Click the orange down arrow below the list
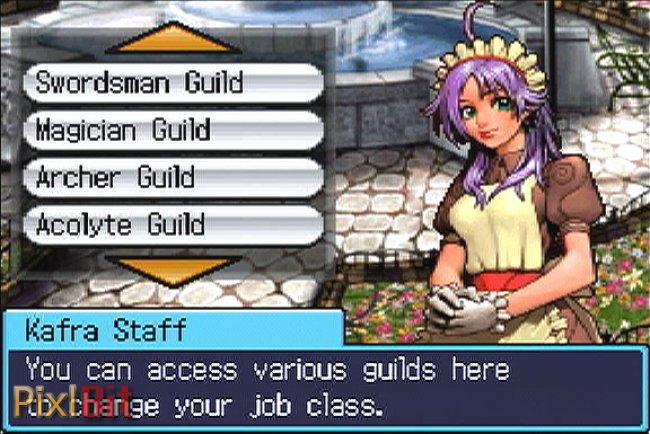The height and width of the screenshot is (434, 650). tap(173, 268)
